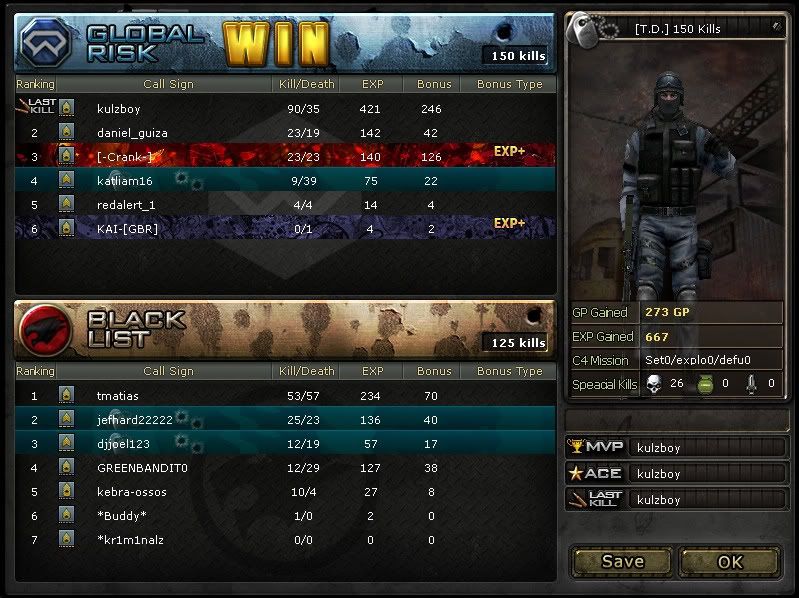Confirm results with the OK button
799x598 pixels.
730,561
